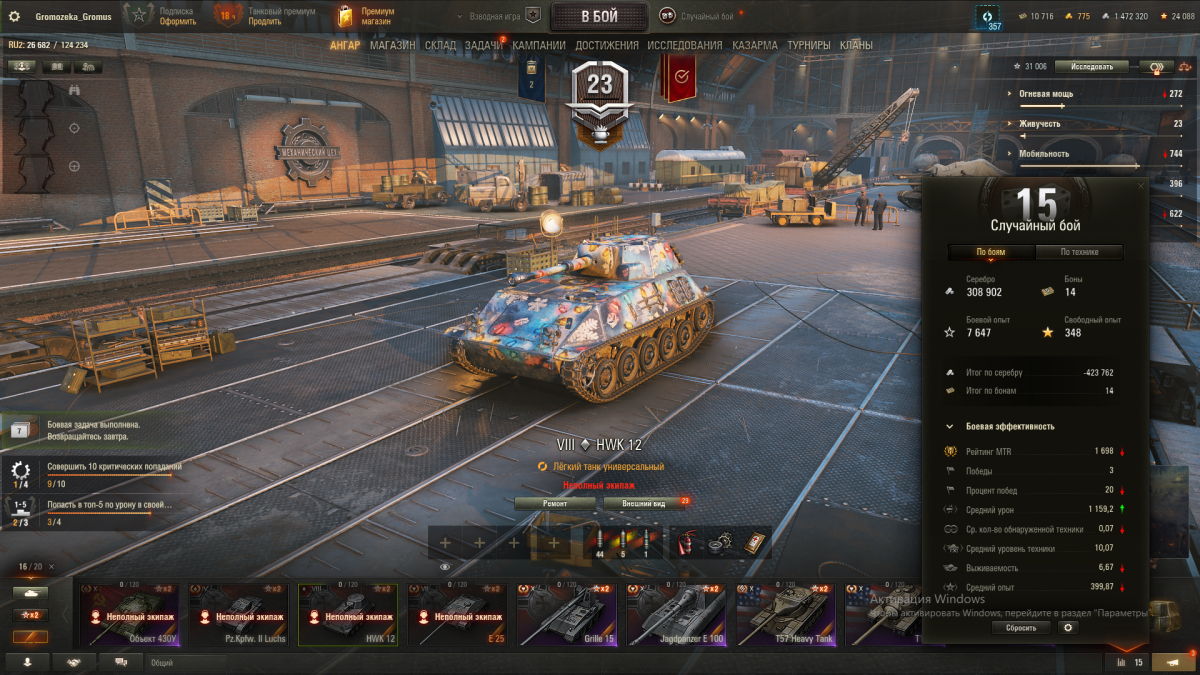Open the ТУРНИРЫ section
Image resolution: width=1200 pixels, height=675 pixels.
click(808, 45)
